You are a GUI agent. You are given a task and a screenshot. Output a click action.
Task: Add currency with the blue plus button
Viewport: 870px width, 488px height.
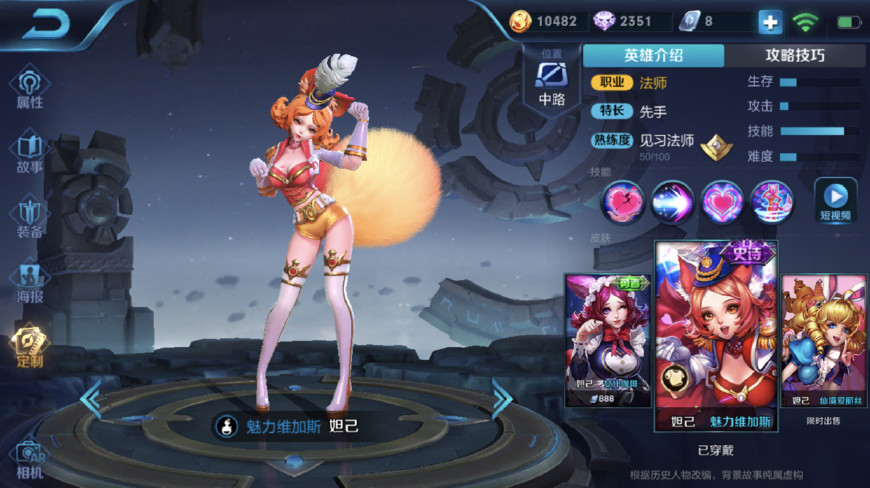770,21
